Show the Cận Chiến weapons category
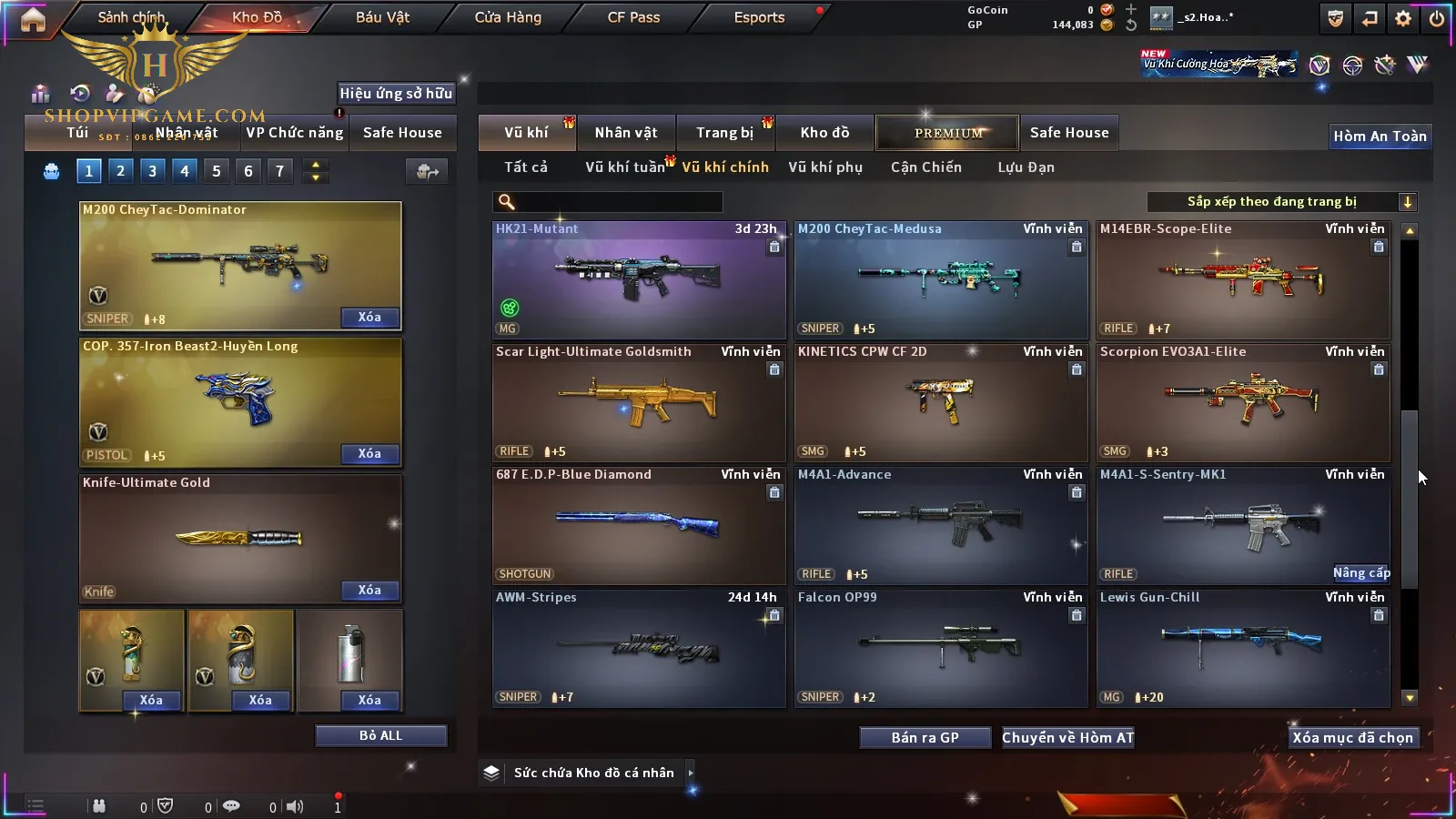This screenshot has width=1456, height=819. (925, 167)
